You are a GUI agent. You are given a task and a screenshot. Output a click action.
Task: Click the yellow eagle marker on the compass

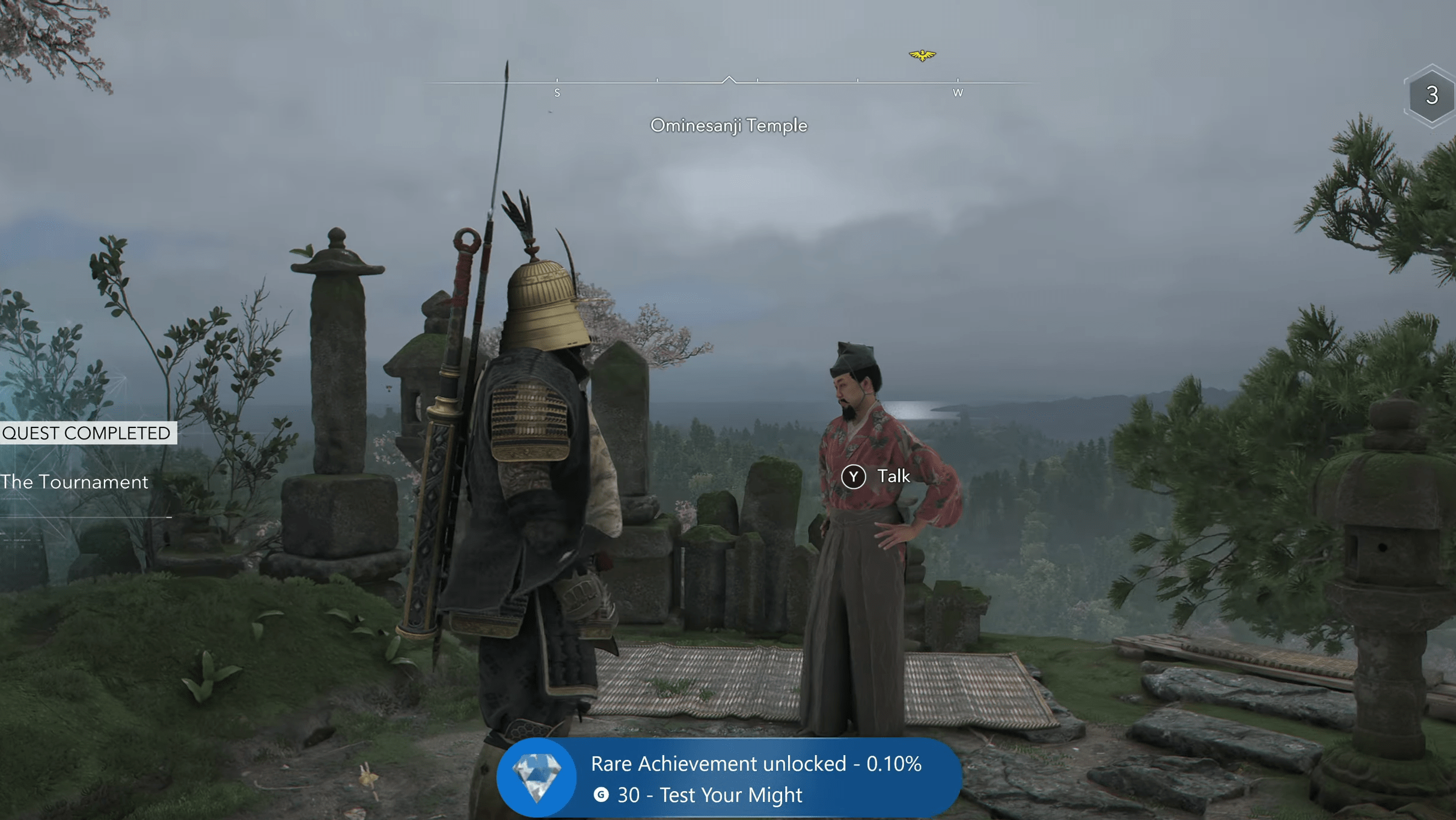pyautogui.click(x=922, y=54)
